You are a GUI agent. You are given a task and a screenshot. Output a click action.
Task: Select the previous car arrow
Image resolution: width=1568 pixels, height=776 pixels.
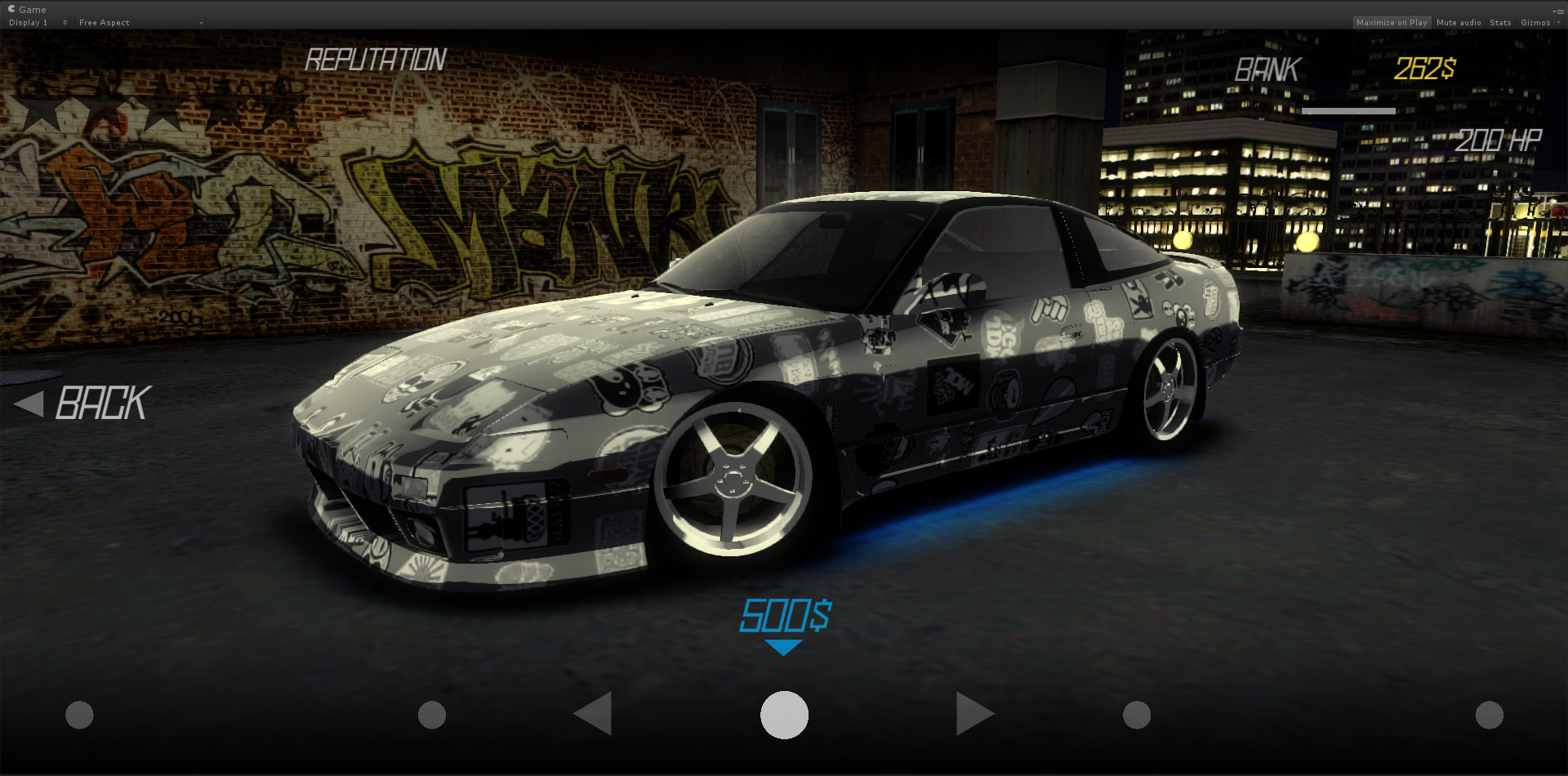(x=594, y=713)
